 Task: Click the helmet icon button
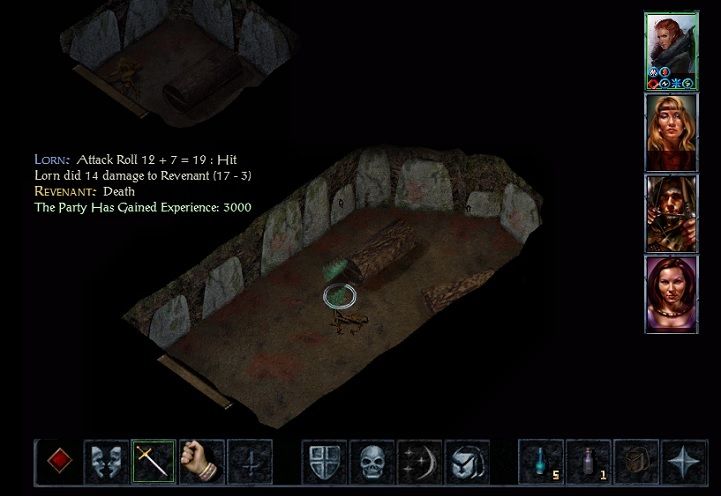point(467,462)
